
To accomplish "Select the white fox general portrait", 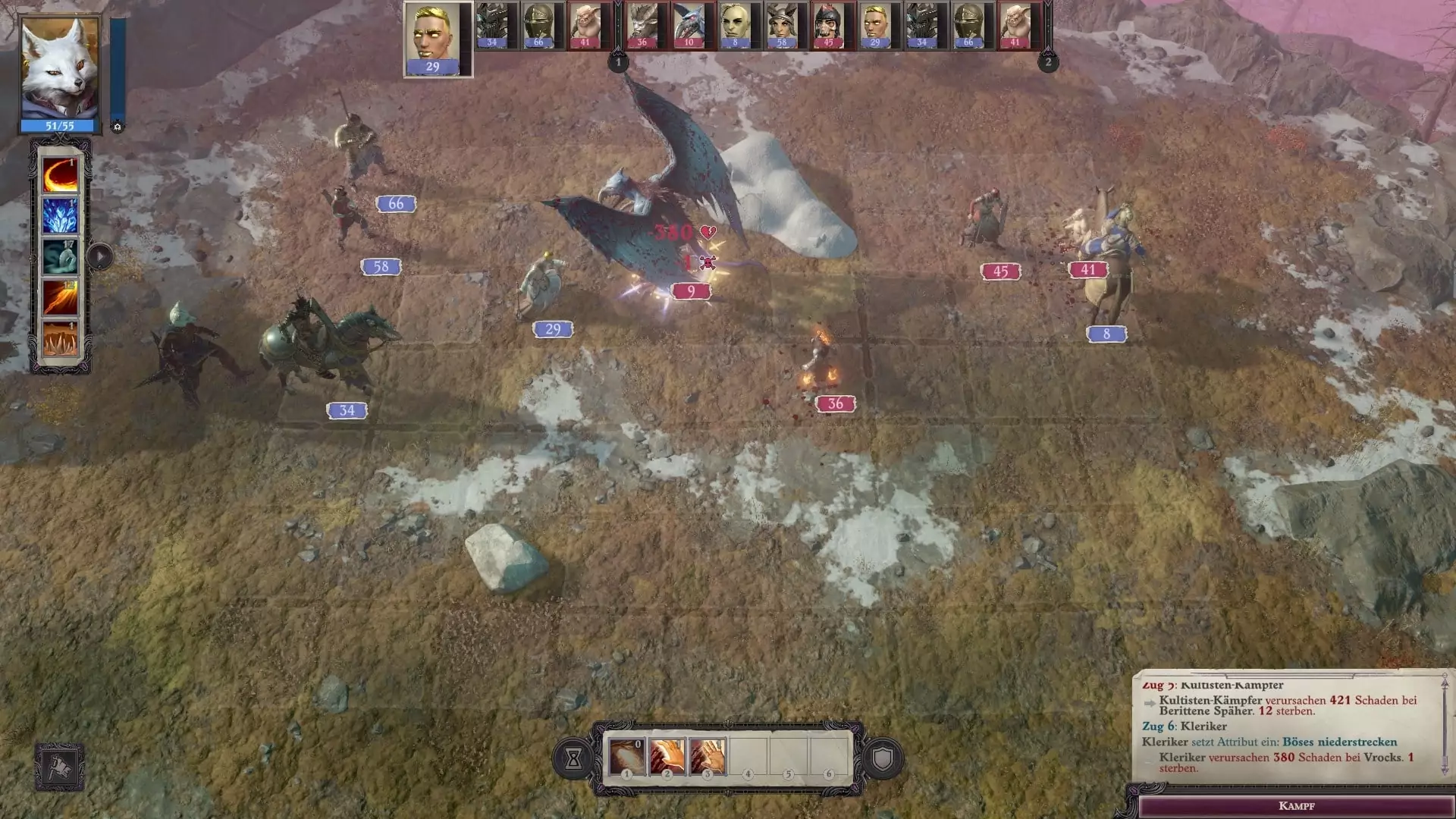I will (x=59, y=68).
